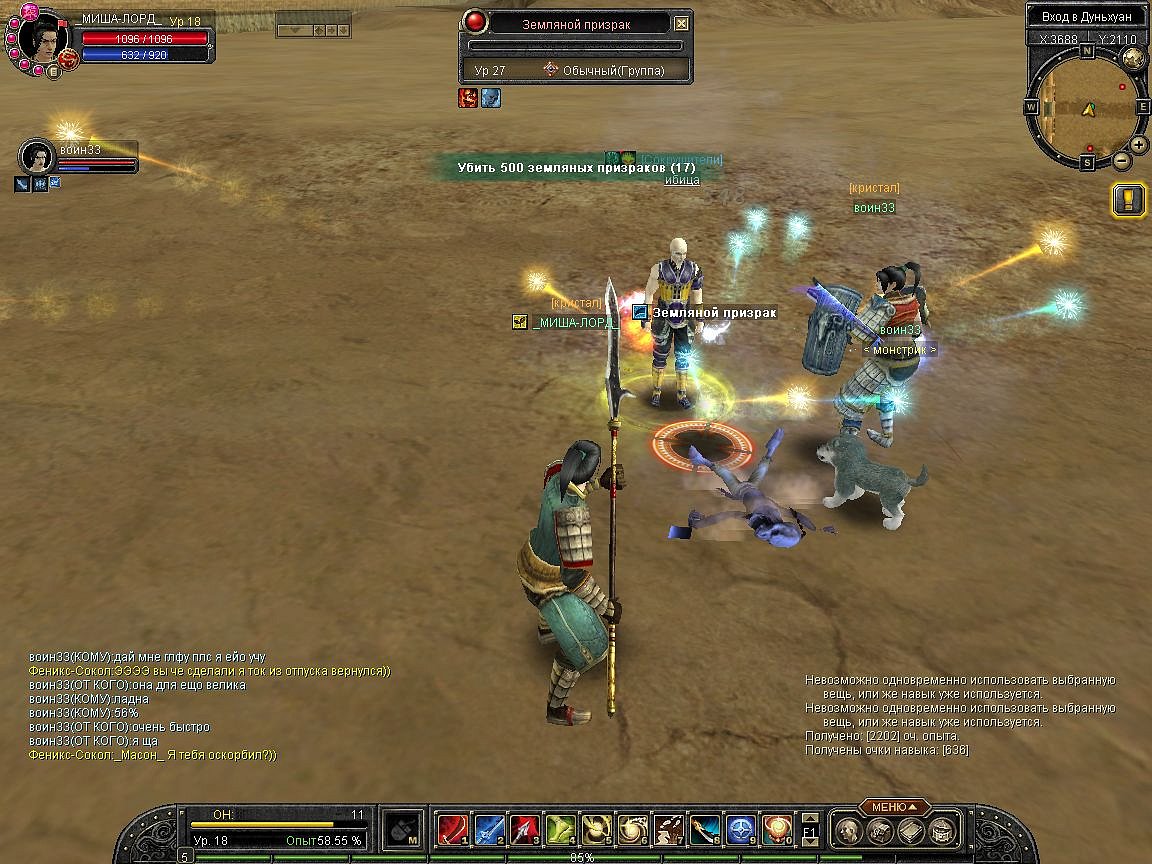Close the Земляной призрак target panel
Viewport: 1152px width, 864px height.
(x=681, y=23)
